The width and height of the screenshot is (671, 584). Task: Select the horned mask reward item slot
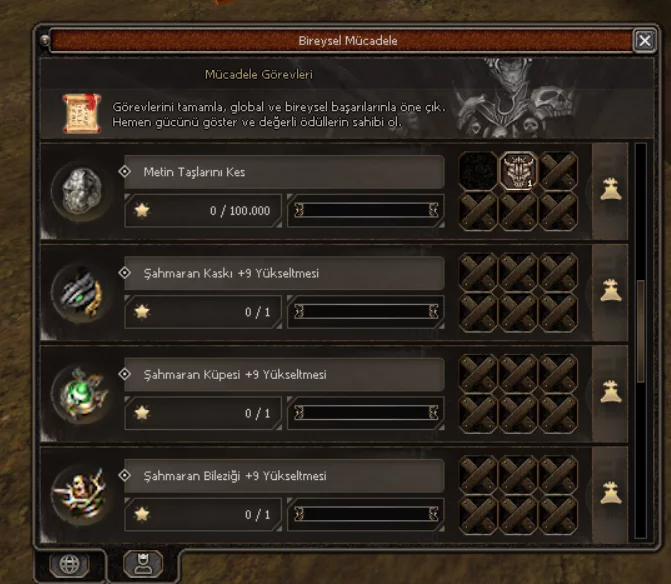point(518,171)
